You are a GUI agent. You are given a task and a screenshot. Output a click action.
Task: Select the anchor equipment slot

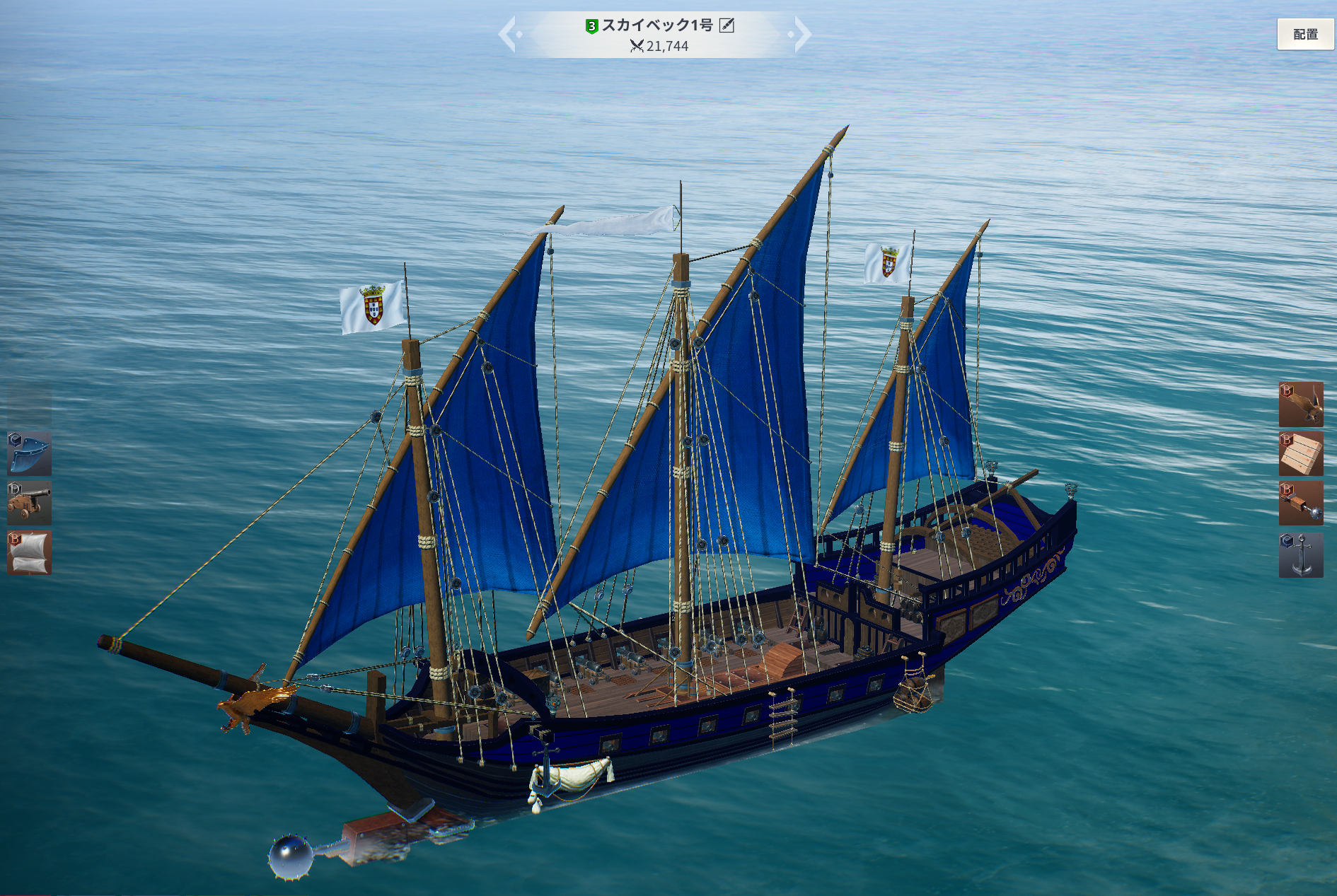(x=1301, y=555)
